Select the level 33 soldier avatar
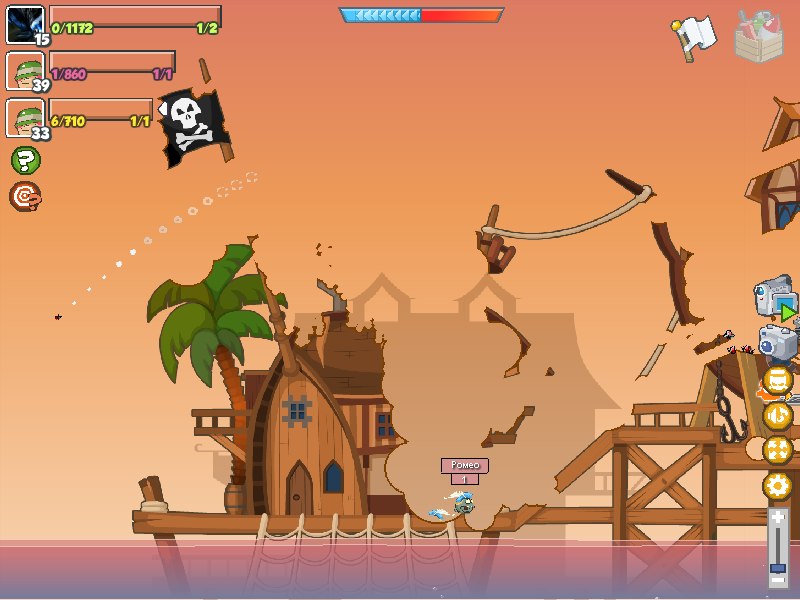 (x=24, y=118)
